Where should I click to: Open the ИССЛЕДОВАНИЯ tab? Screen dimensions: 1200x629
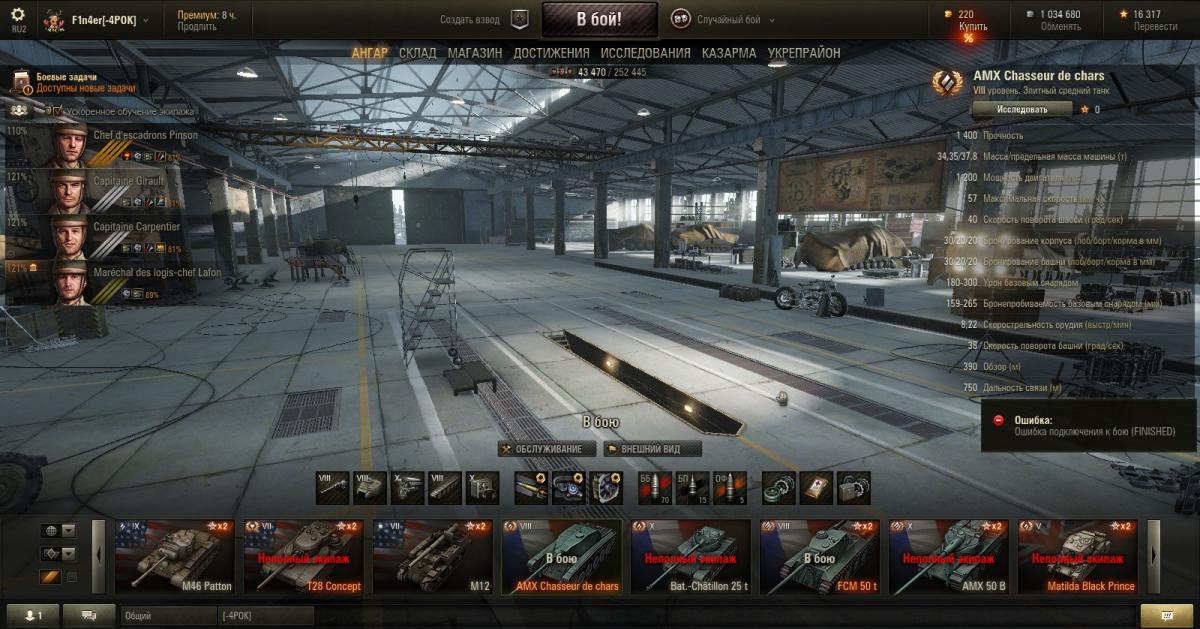point(645,53)
